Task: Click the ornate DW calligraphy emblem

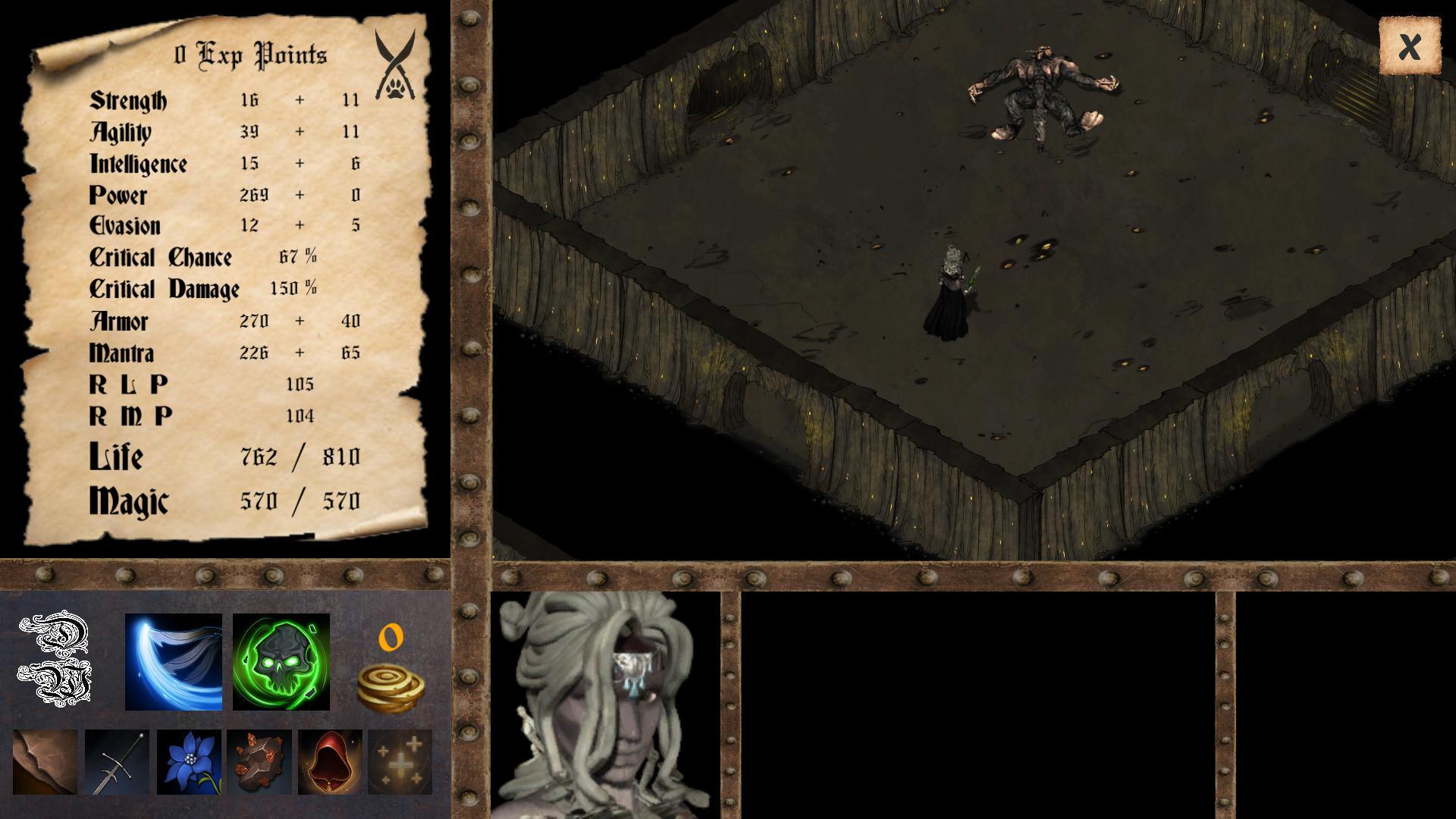Action: pos(57,659)
